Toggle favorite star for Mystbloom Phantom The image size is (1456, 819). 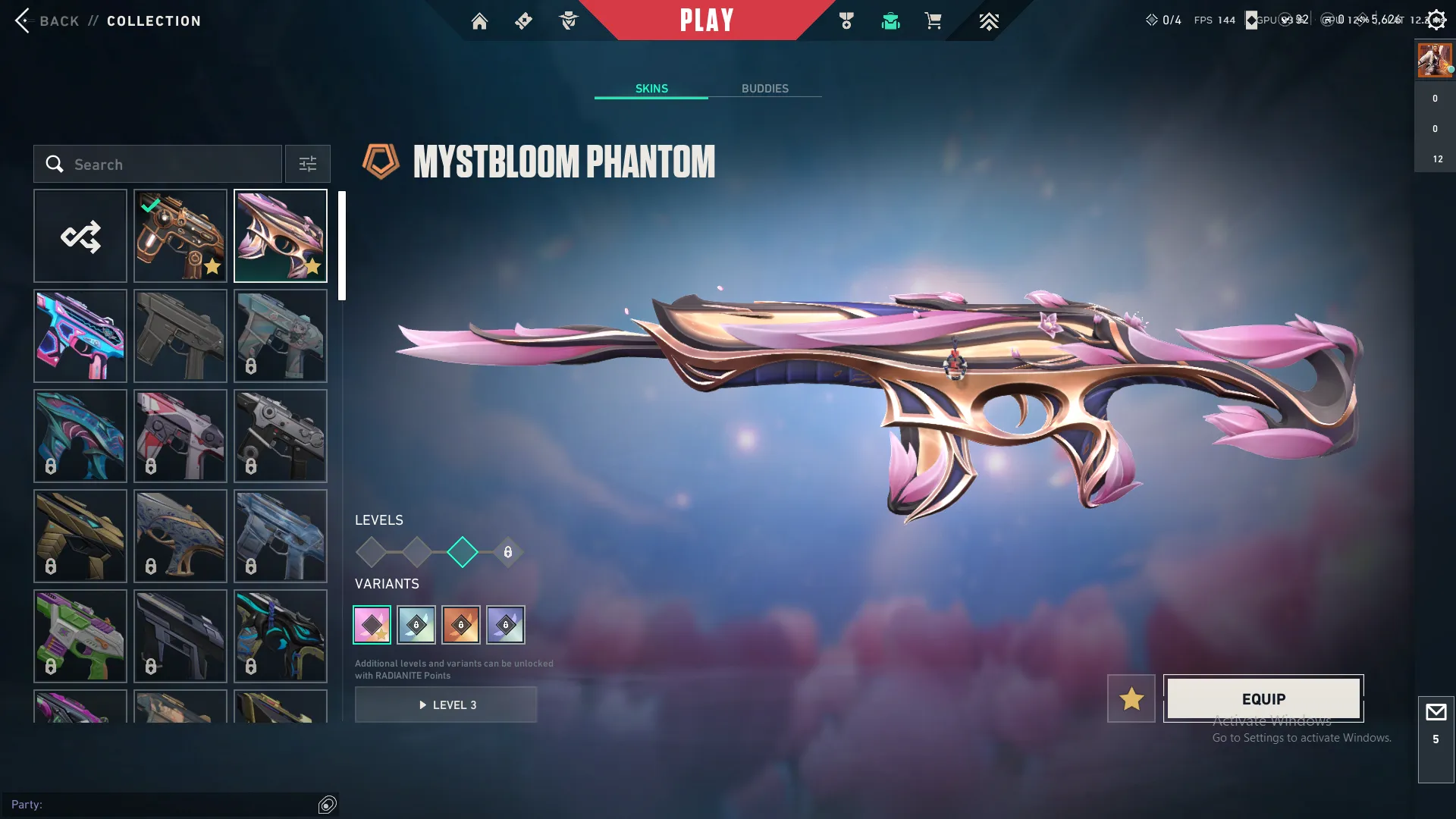pyautogui.click(x=1131, y=698)
